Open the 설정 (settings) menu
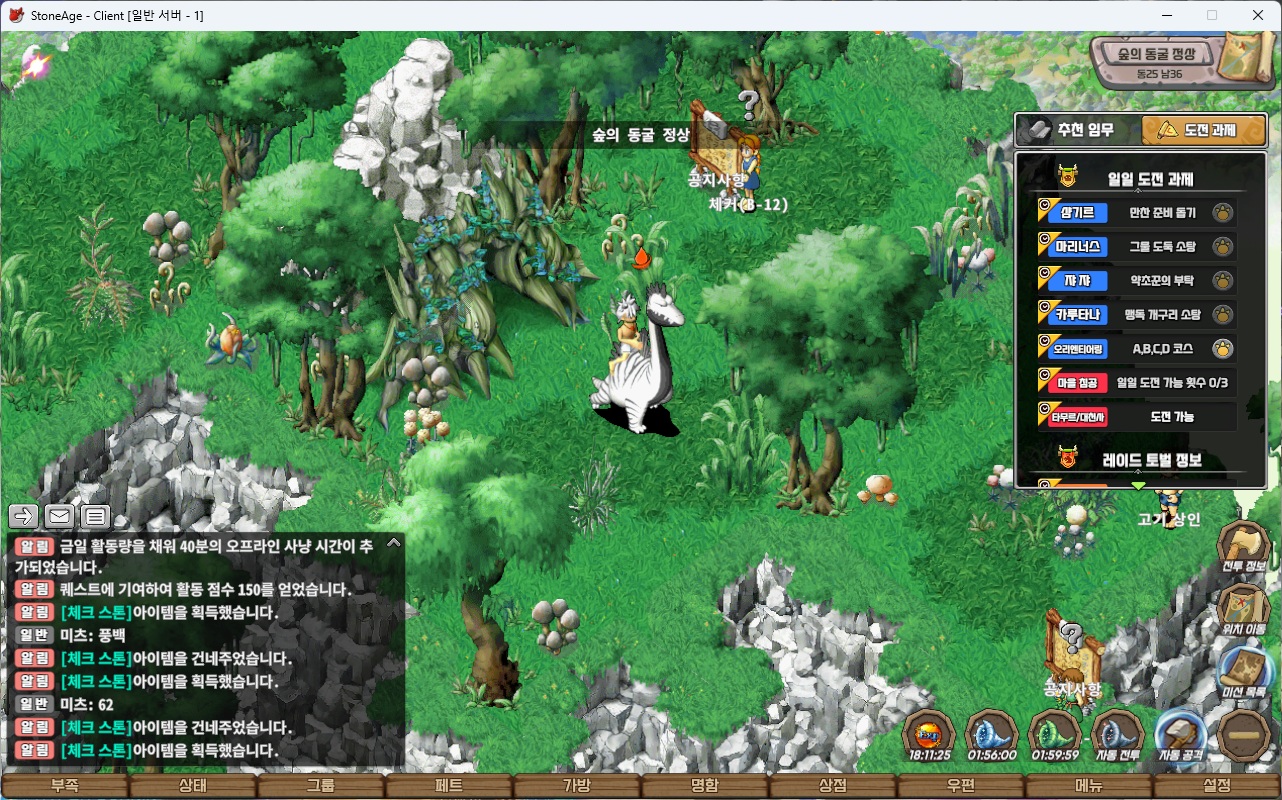The width and height of the screenshot is (1282, 800). (1217, 786)
